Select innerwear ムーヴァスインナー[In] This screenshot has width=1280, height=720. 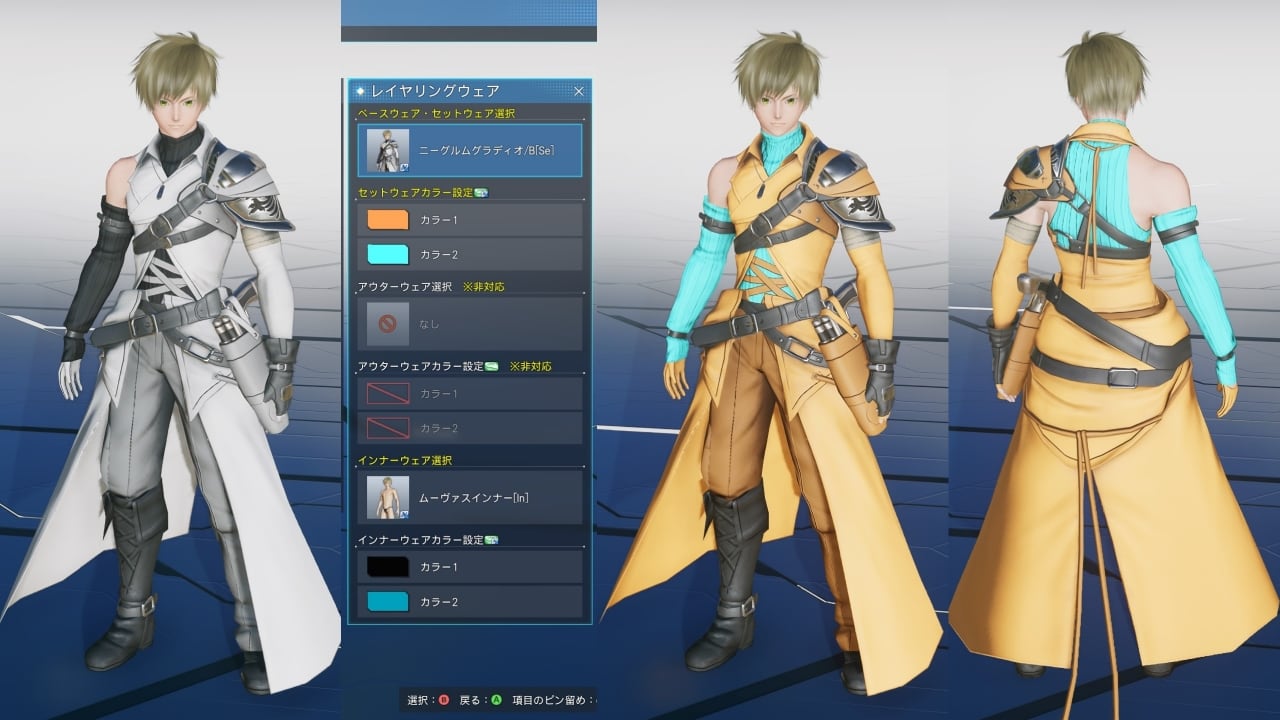pyautogui.click(x=469, y=497)
